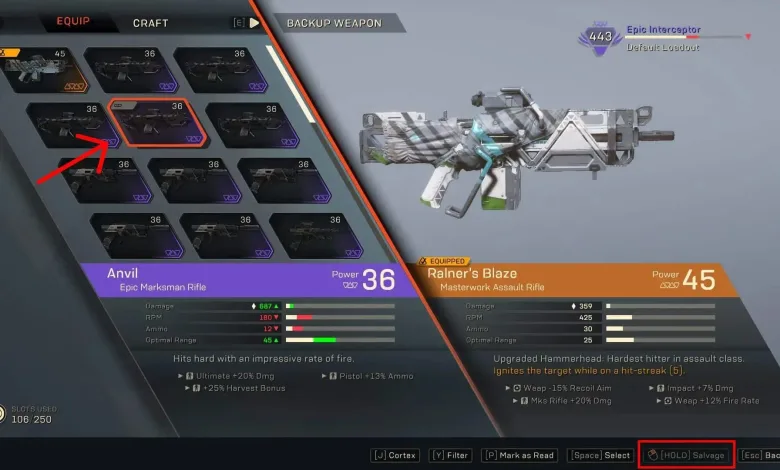
Task: Switch to the Equip tab
Action: click(x=73, y=21)
